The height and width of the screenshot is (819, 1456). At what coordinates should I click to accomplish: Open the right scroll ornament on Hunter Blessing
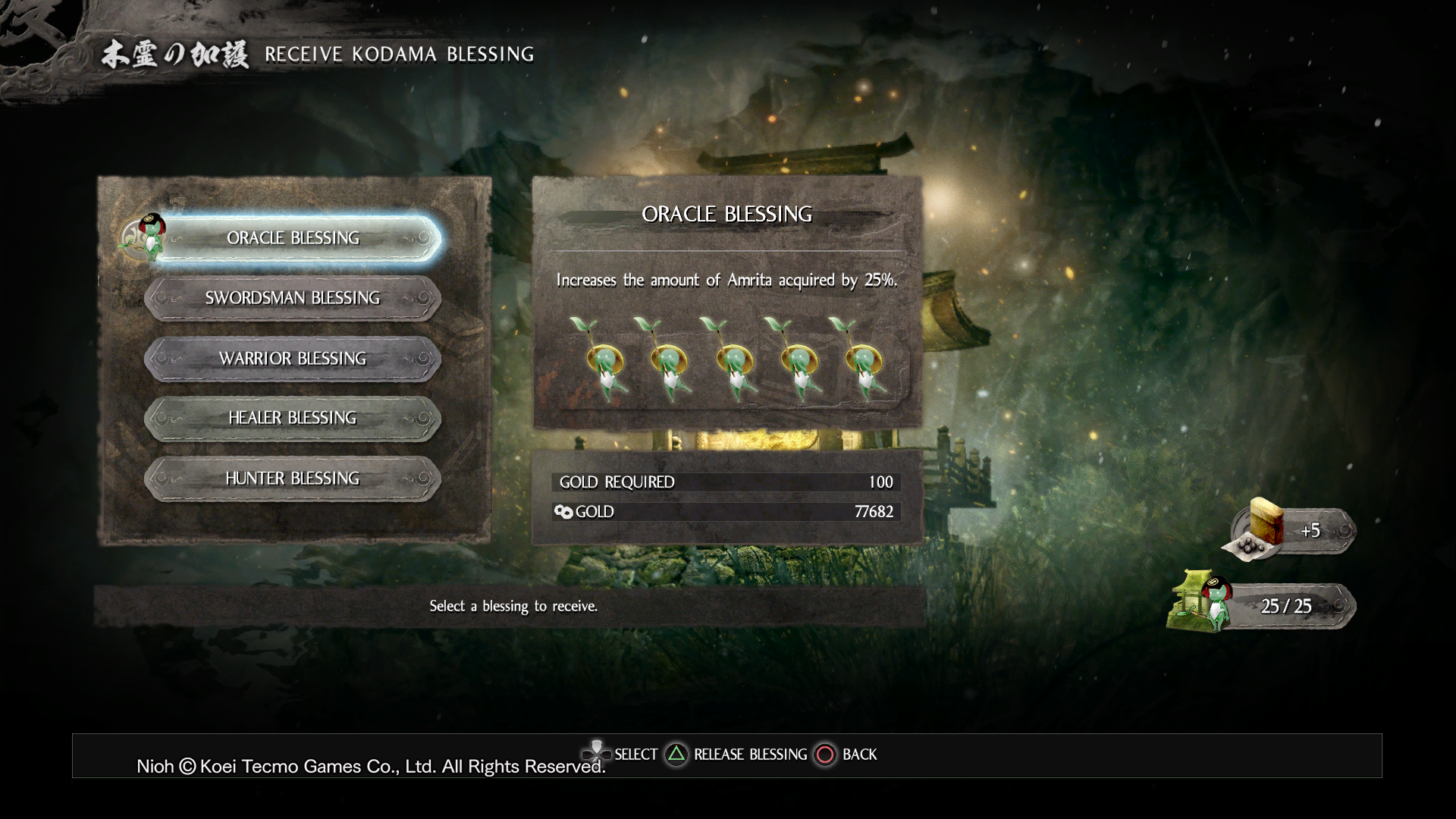[x=422, y=479]
